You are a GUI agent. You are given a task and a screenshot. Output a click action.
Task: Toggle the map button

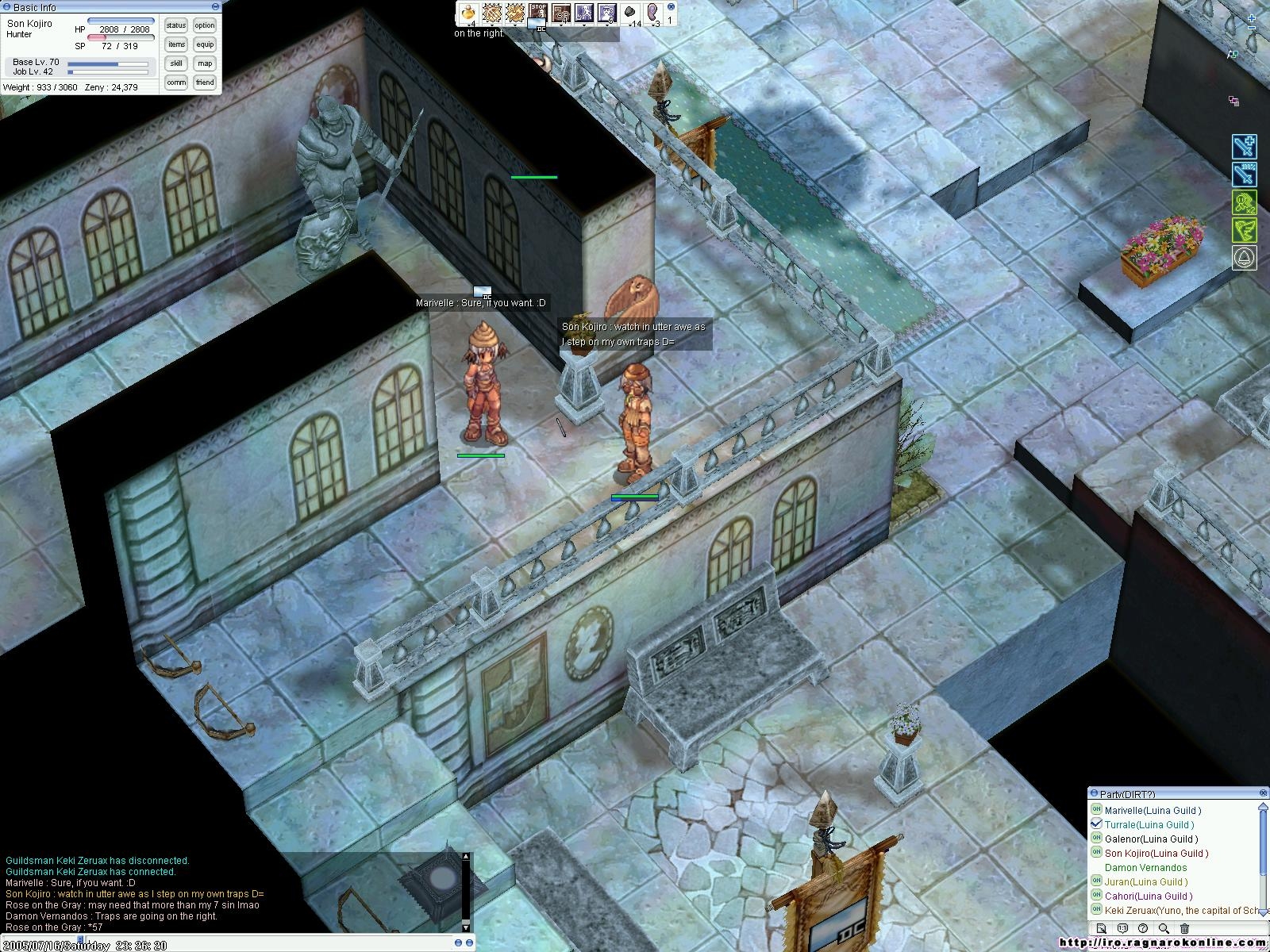pos(205,63)
